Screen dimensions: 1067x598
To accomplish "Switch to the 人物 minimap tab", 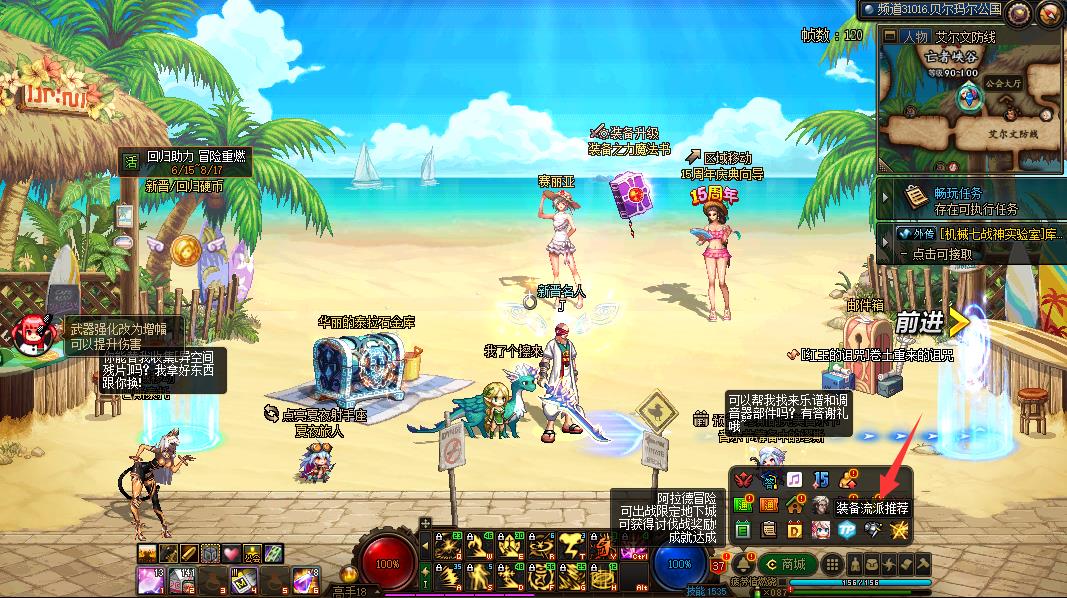I will pos(914,37).
